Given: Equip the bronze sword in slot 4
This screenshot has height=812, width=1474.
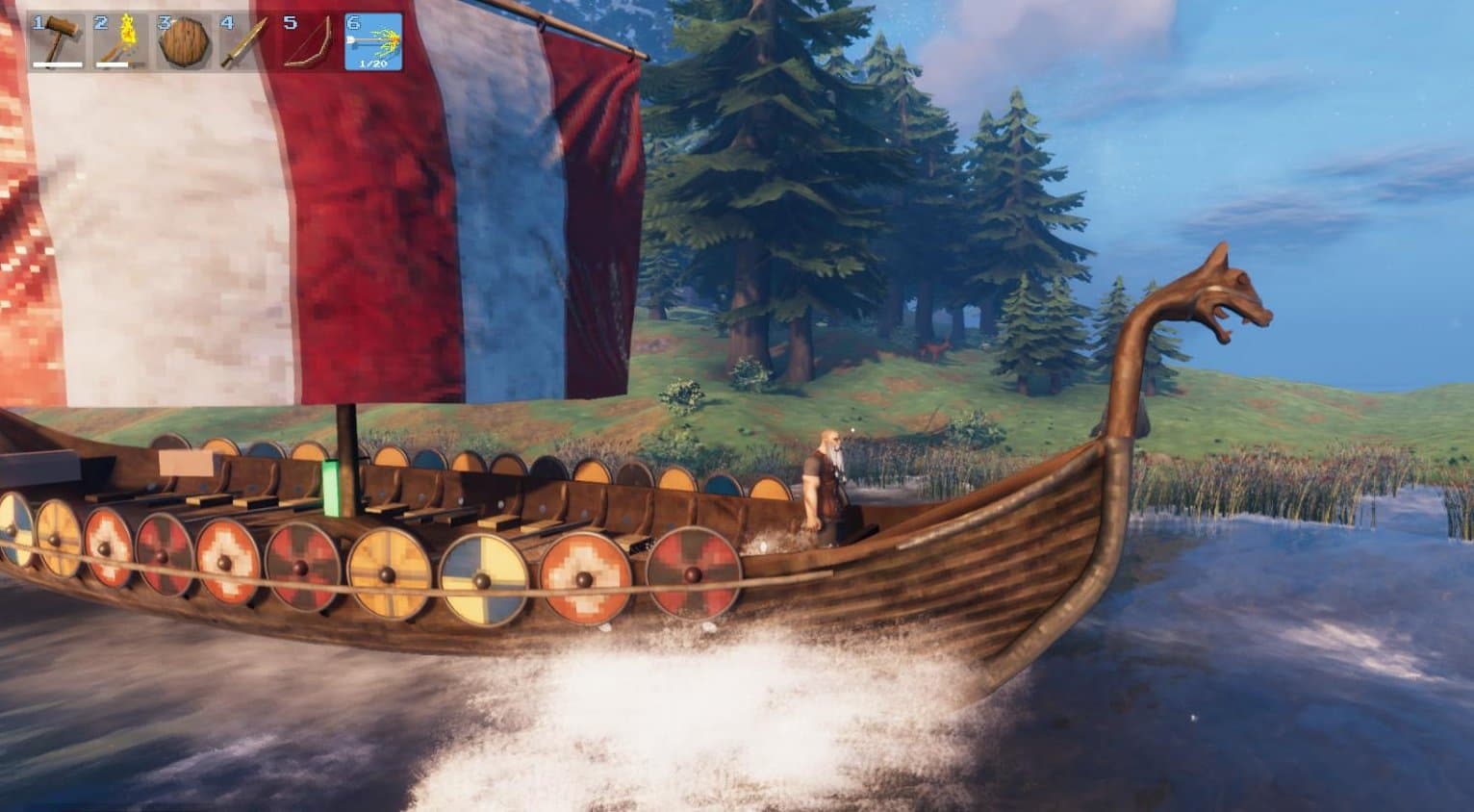Looking at the screenshot, I should point(242,40).
